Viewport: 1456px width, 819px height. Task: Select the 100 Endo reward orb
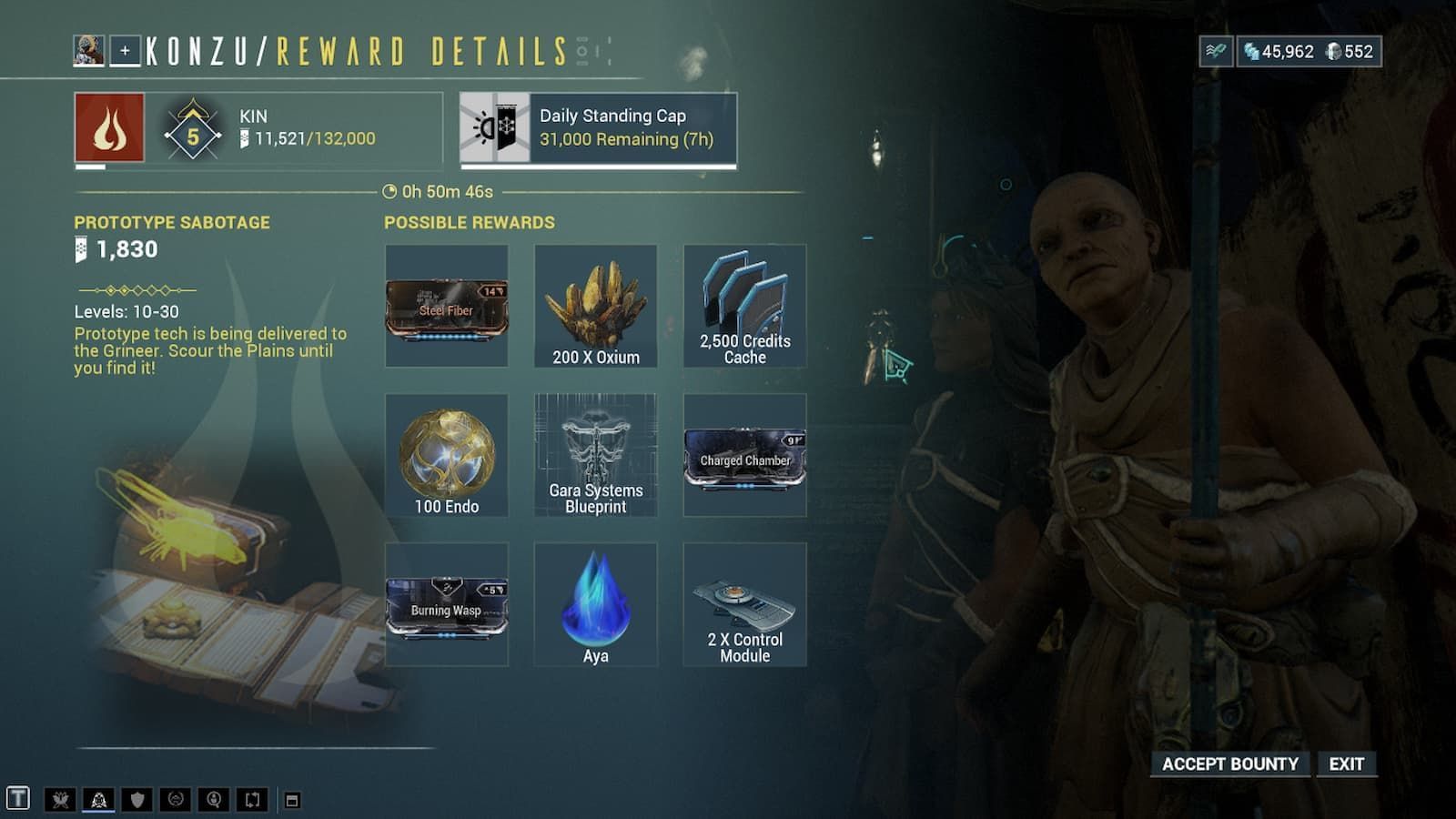pos(448,455)
